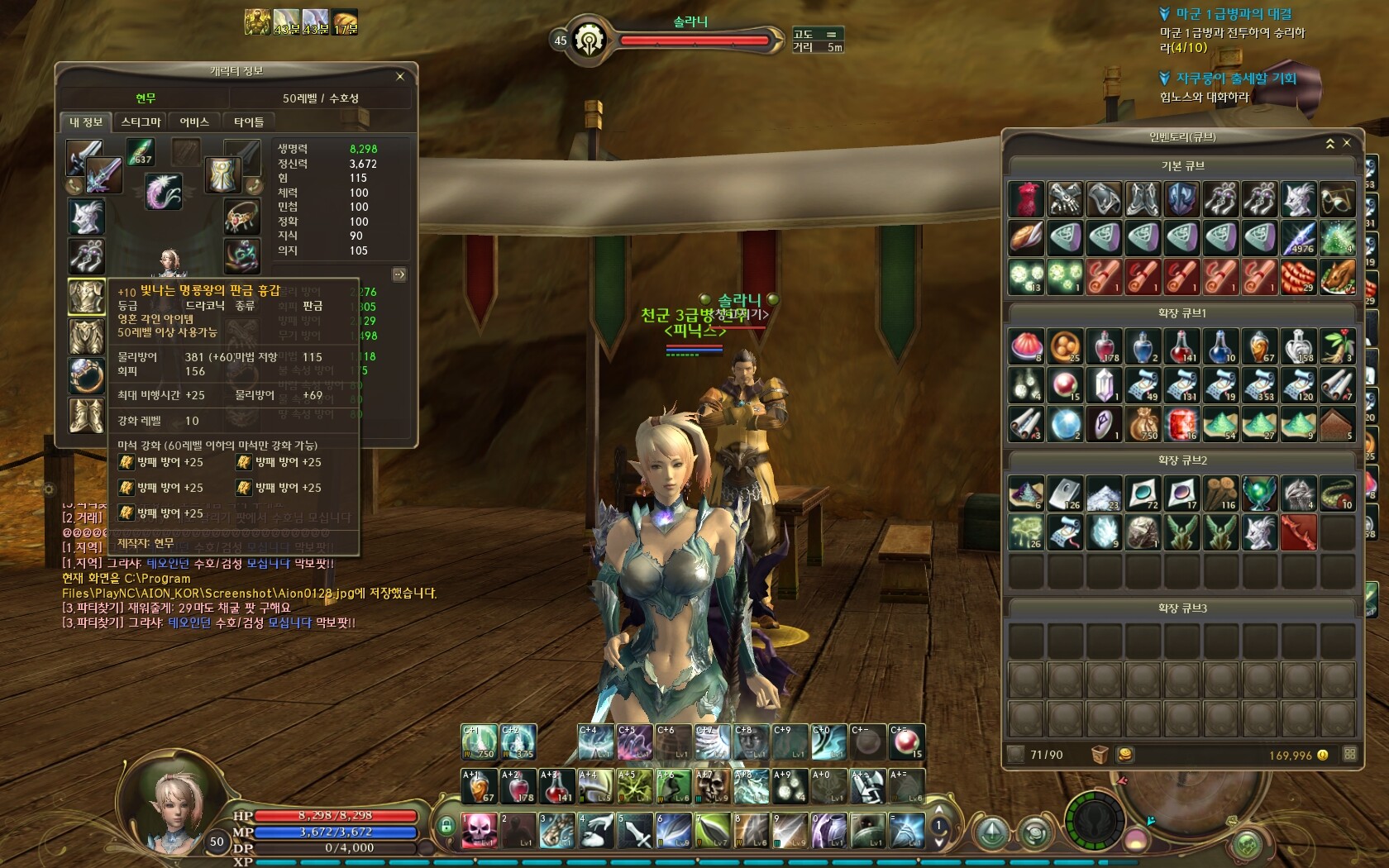
Task: Choose the gold pouch stack of 750
Action: click(x=1143, y=424)
